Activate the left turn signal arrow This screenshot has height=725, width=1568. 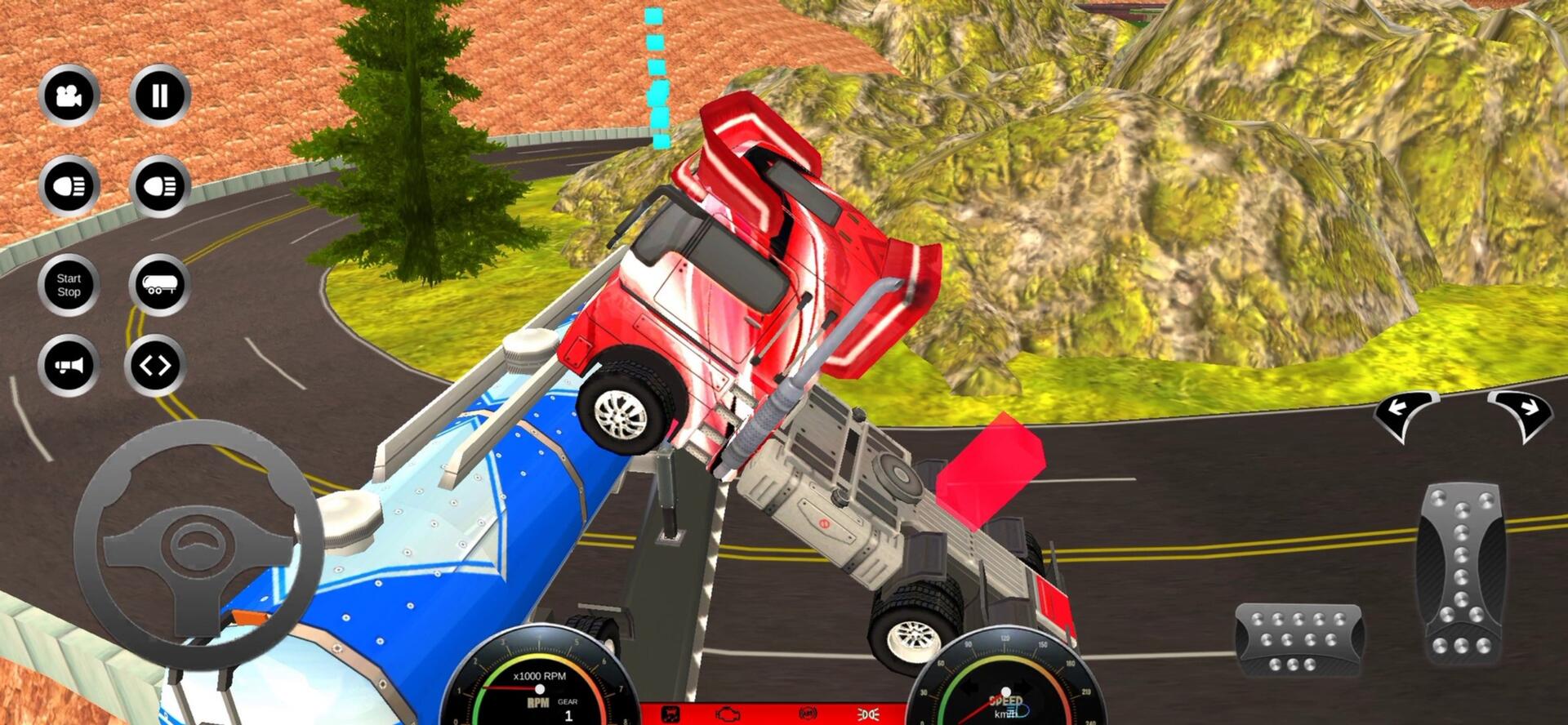pyautogui.click(x=1405, y=412)
